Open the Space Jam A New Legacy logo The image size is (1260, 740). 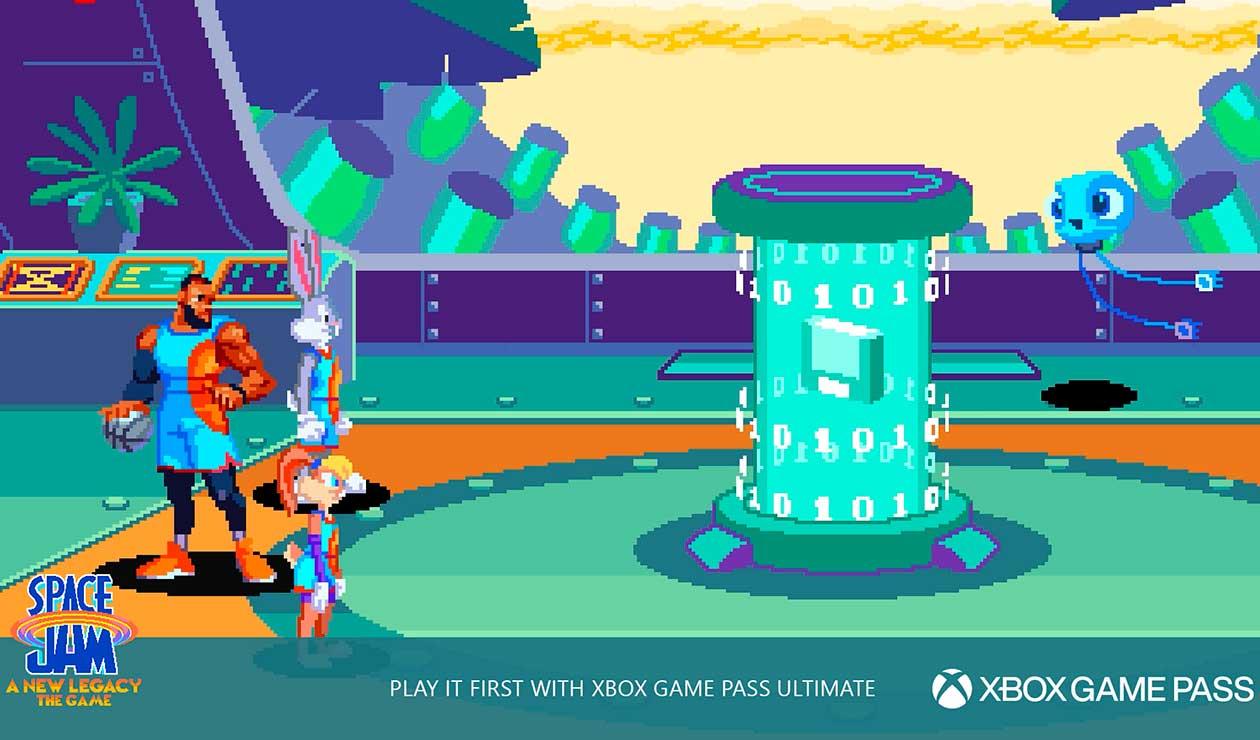(x=74, y=640)
